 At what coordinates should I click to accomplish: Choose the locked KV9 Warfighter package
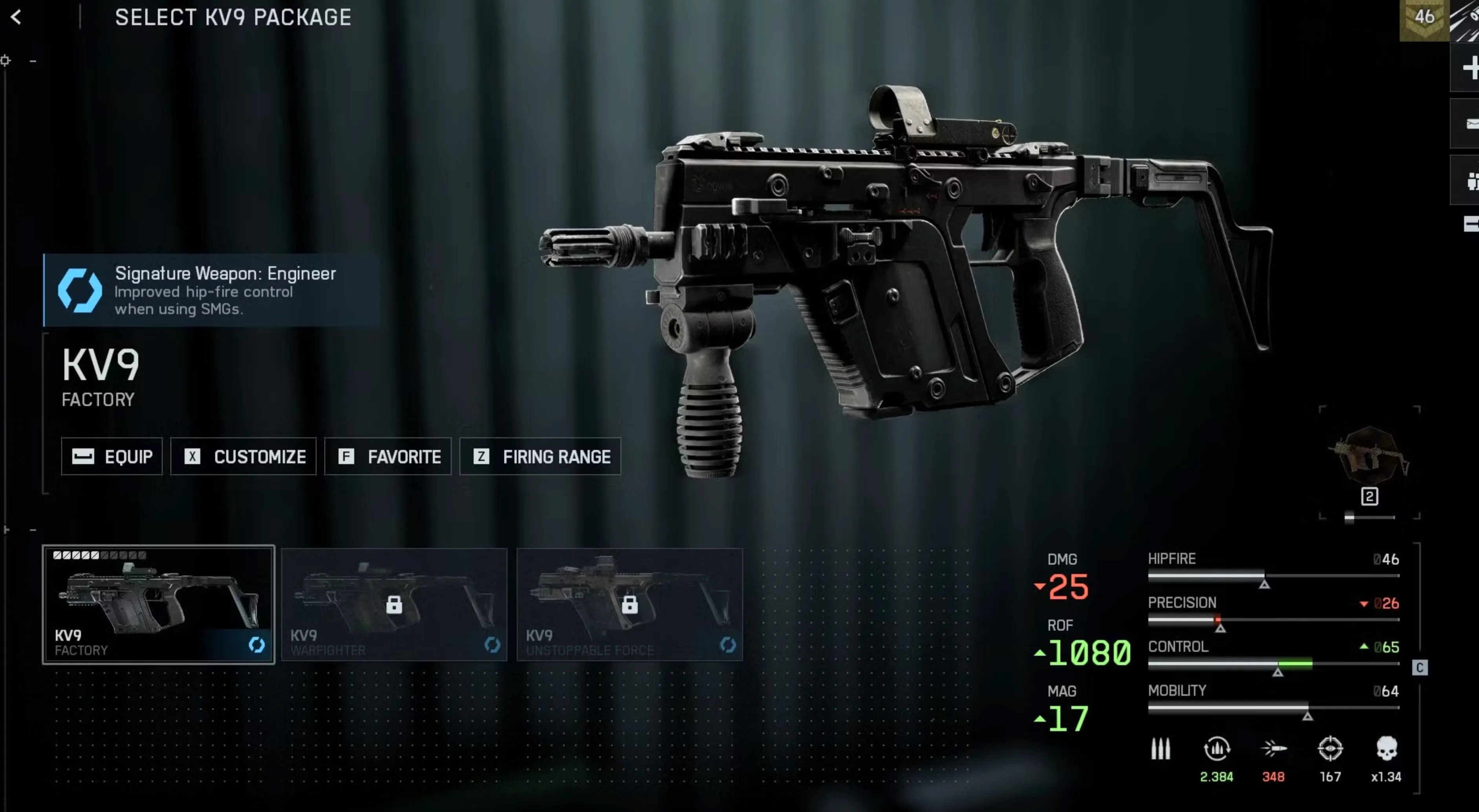[394, 604]
